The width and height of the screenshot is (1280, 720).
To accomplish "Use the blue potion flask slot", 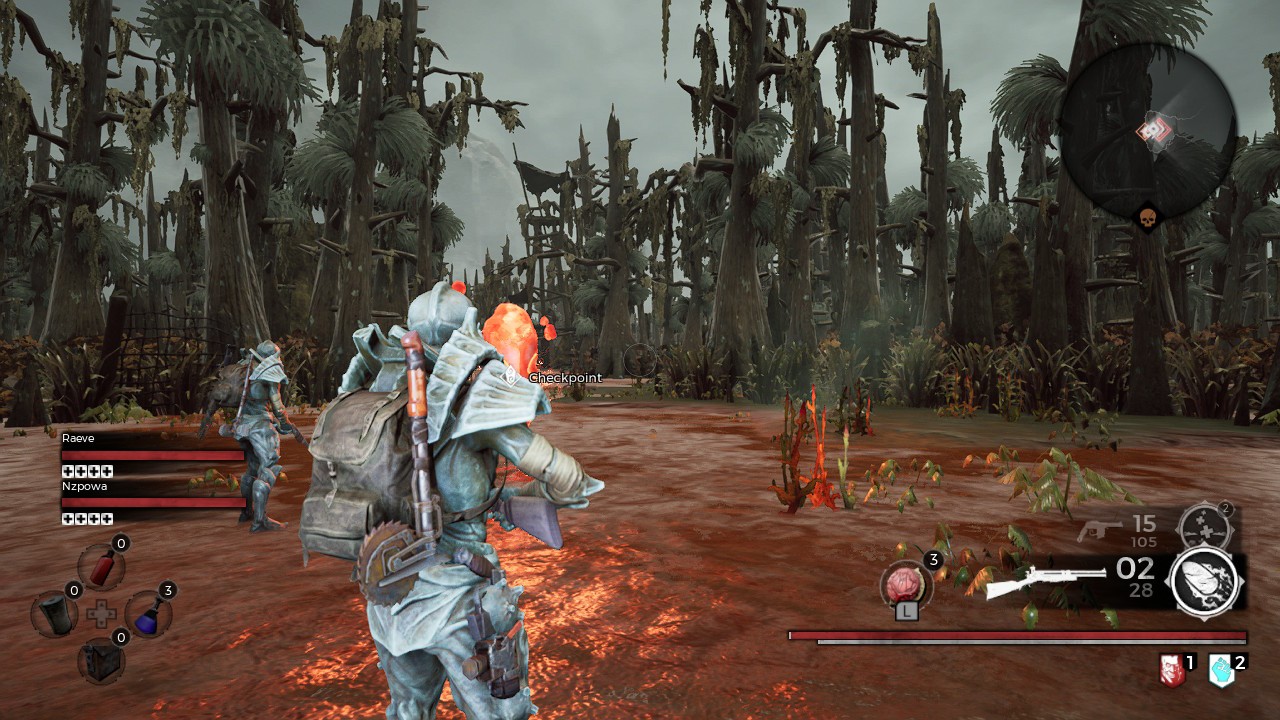I will point(148,613).
